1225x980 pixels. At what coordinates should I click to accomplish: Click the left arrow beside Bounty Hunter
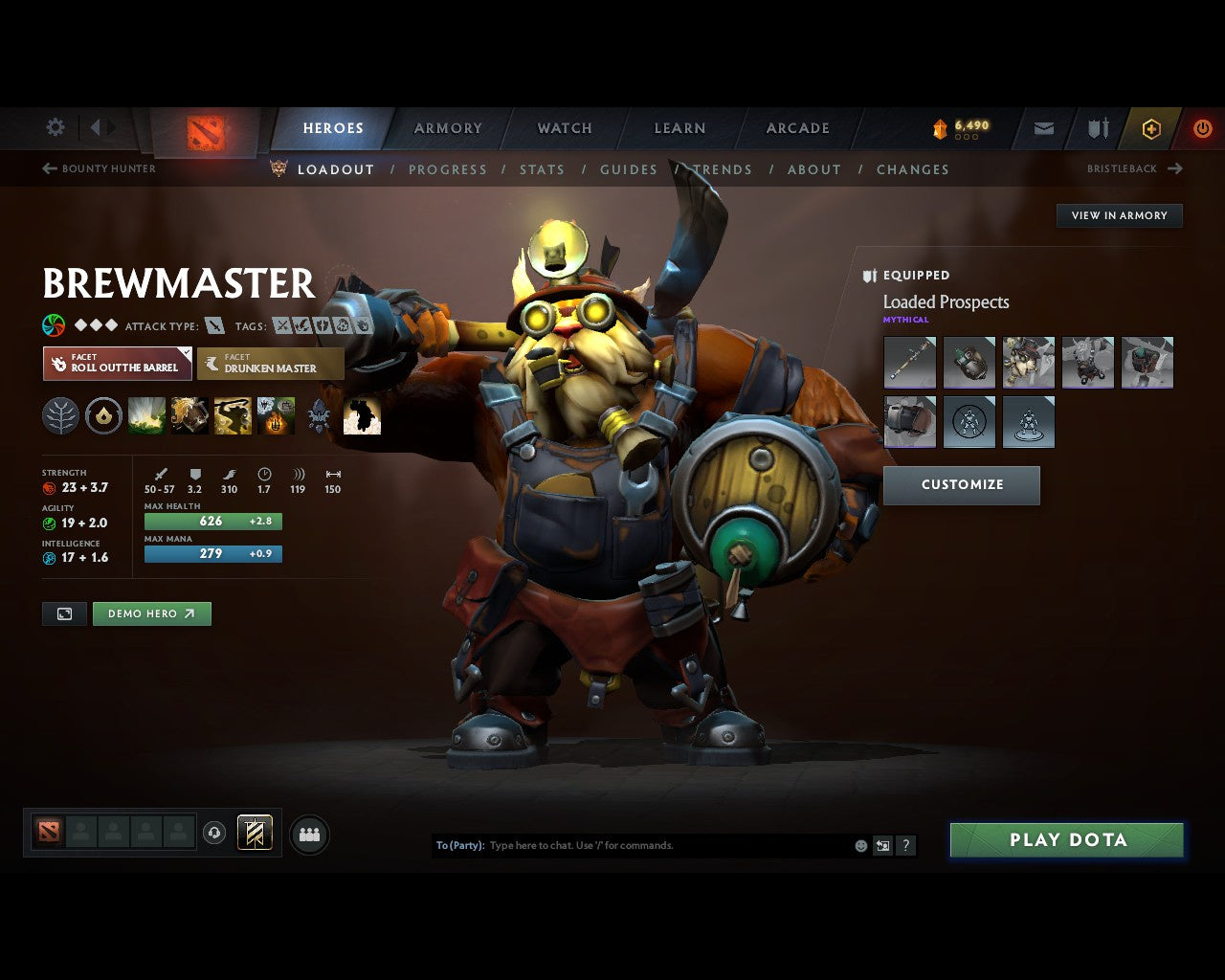(47, 167)
